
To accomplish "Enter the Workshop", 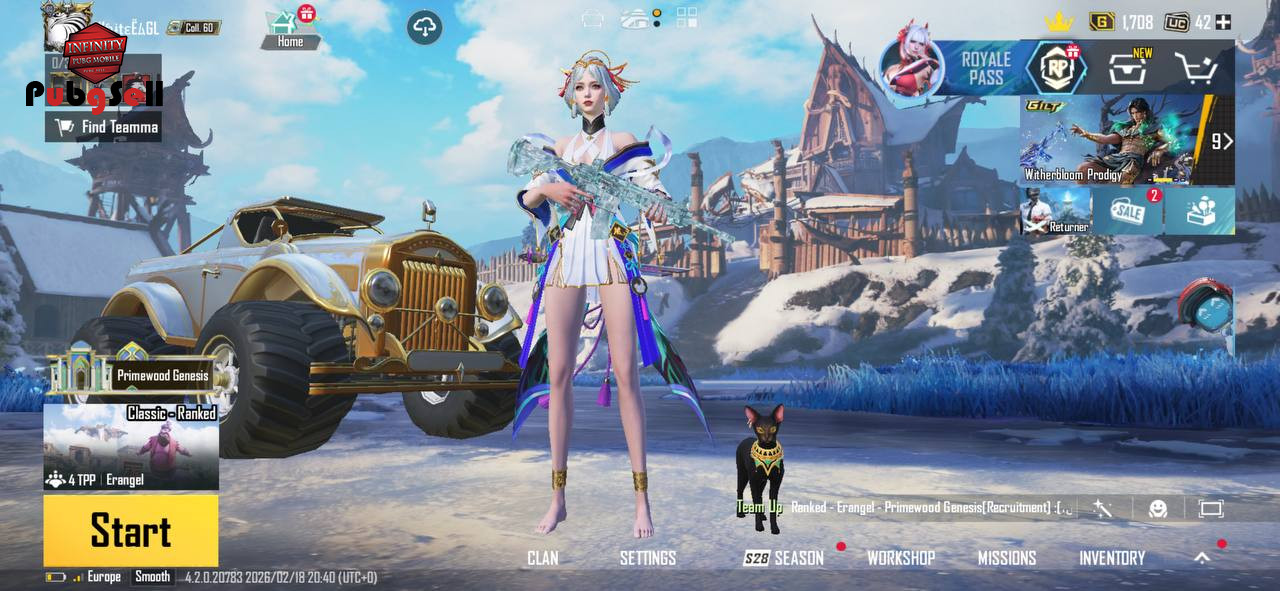I will coord(901,558).
